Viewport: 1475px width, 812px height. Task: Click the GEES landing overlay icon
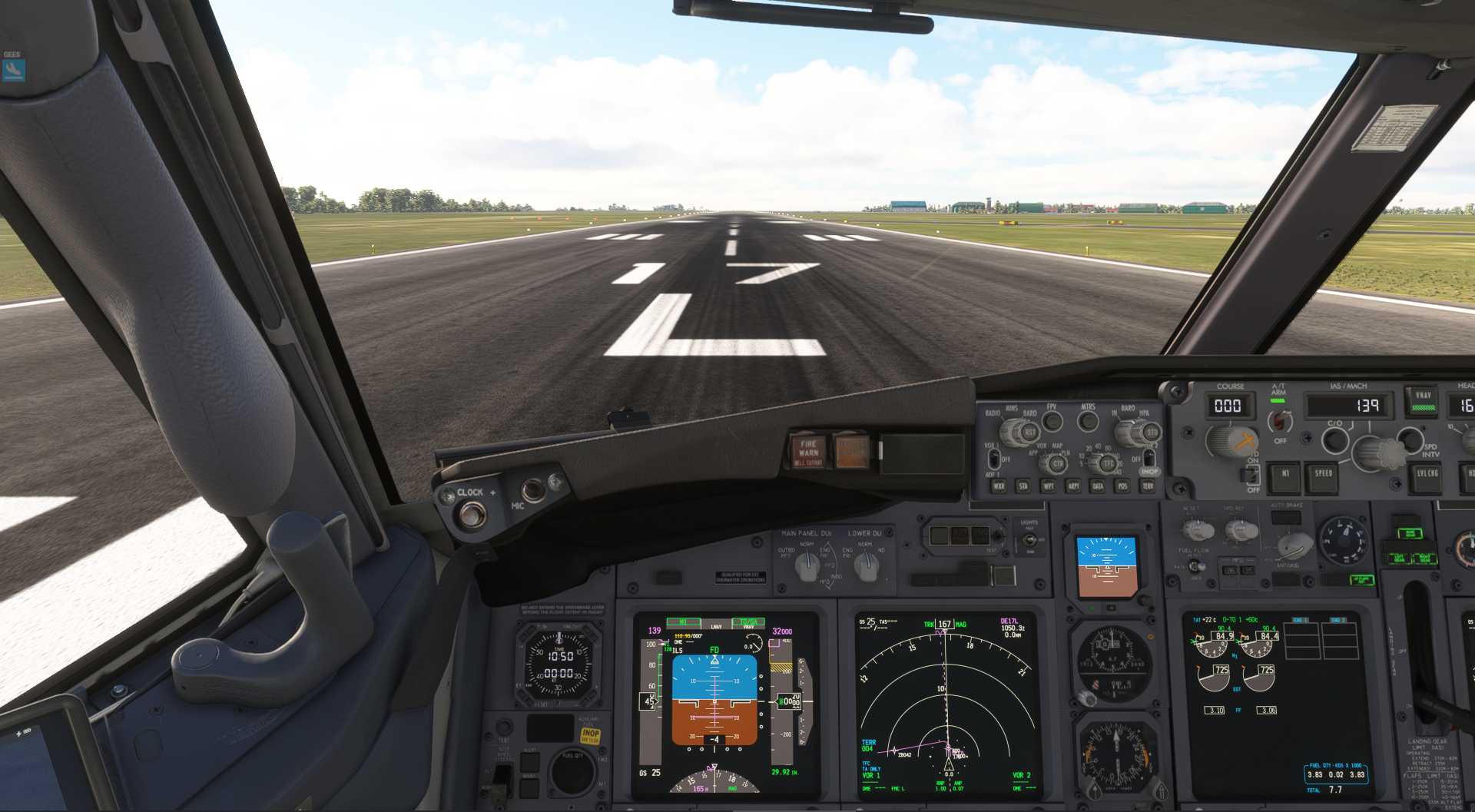(x=13, y=70)
